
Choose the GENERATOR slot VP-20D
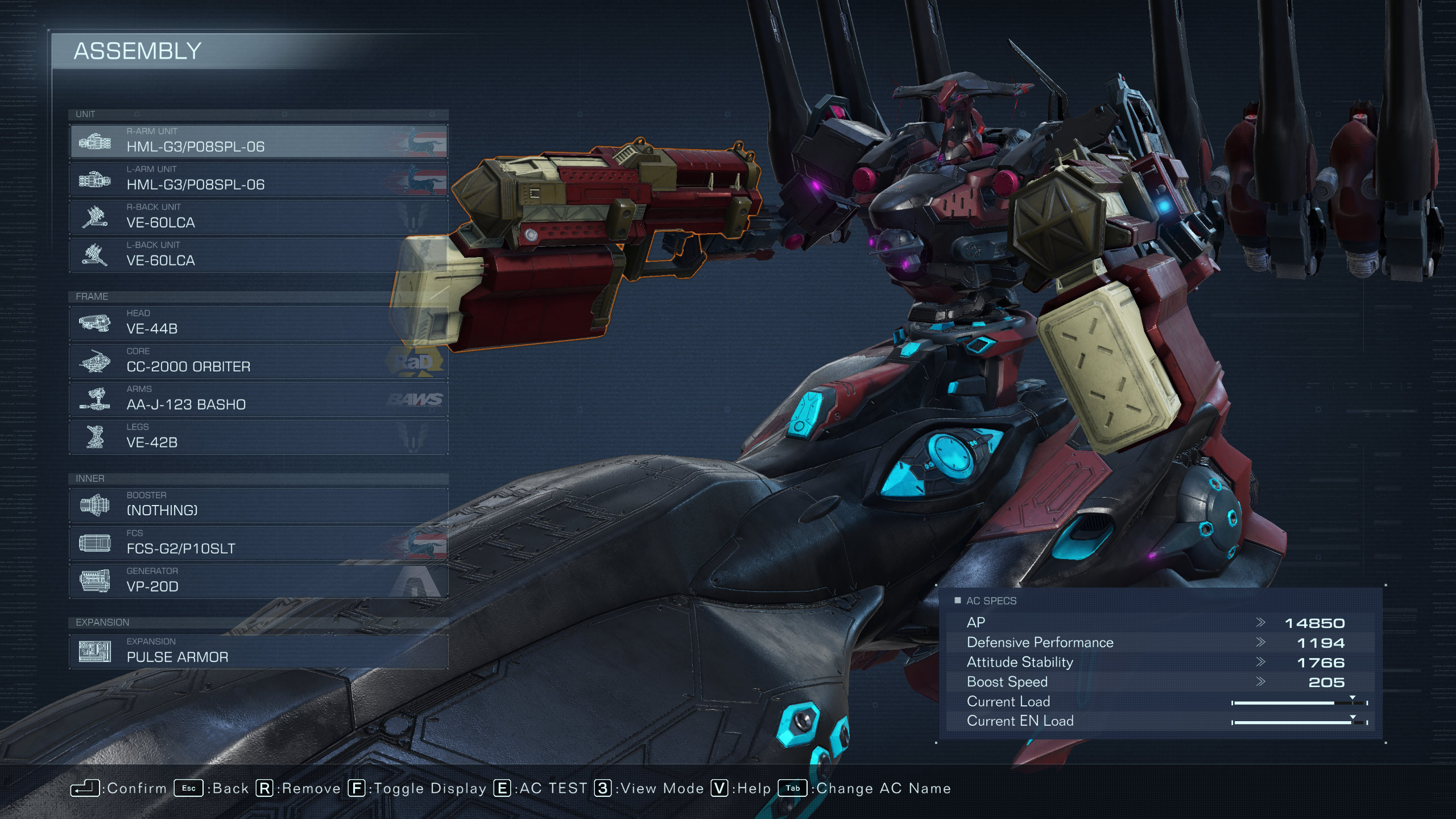click(x=259, y=581)
